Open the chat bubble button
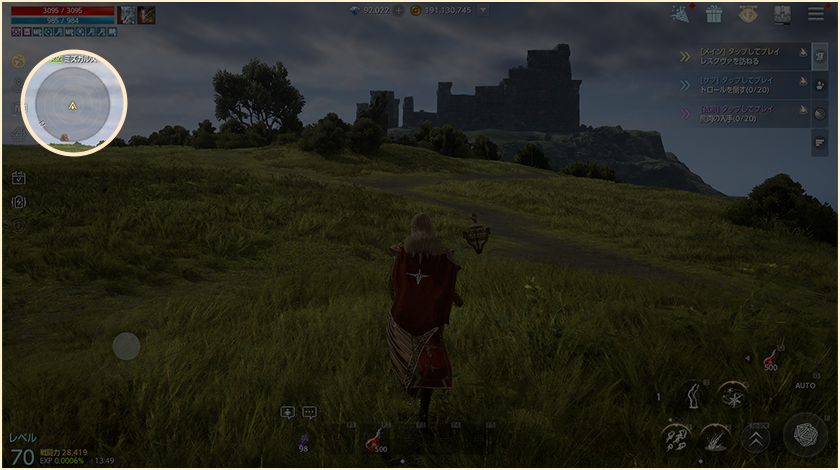The height and width of the screenshot is (470, 840). [309, 411]
